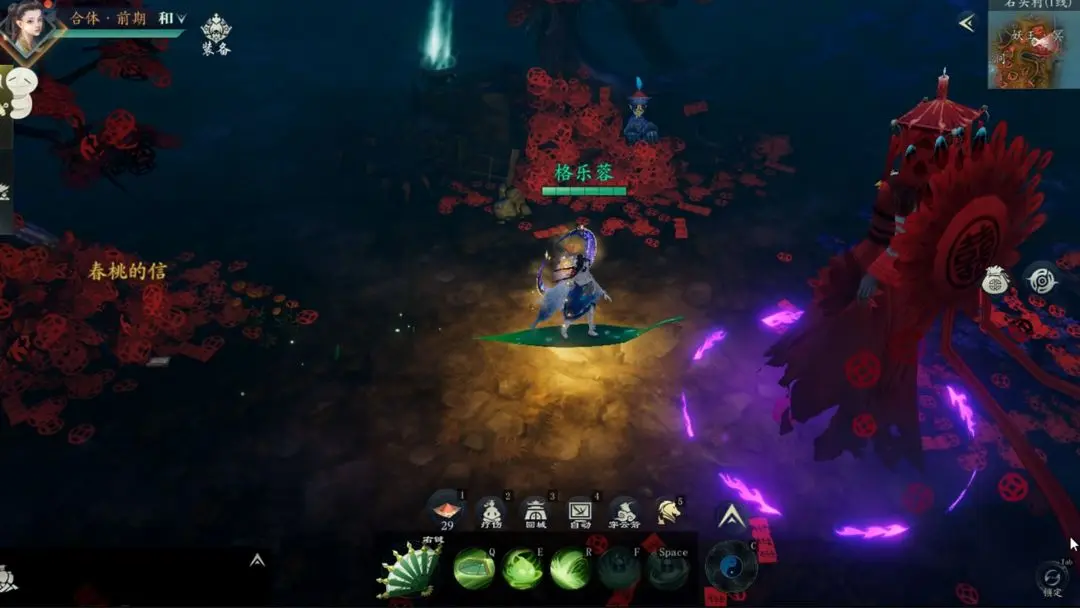Cast the E green skill
This screenshot has height=608, width=1080.
click(x=522, y=569)
